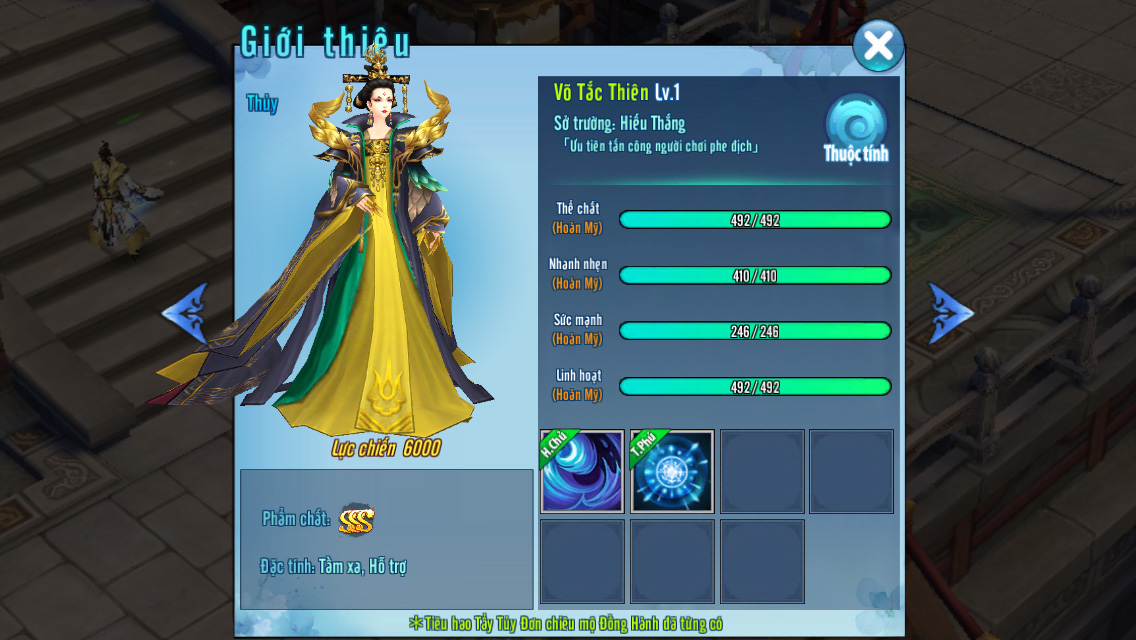The image size is (1136, 640).
Task: Inspect the SSS quality badge
Action: coord(356,519)
